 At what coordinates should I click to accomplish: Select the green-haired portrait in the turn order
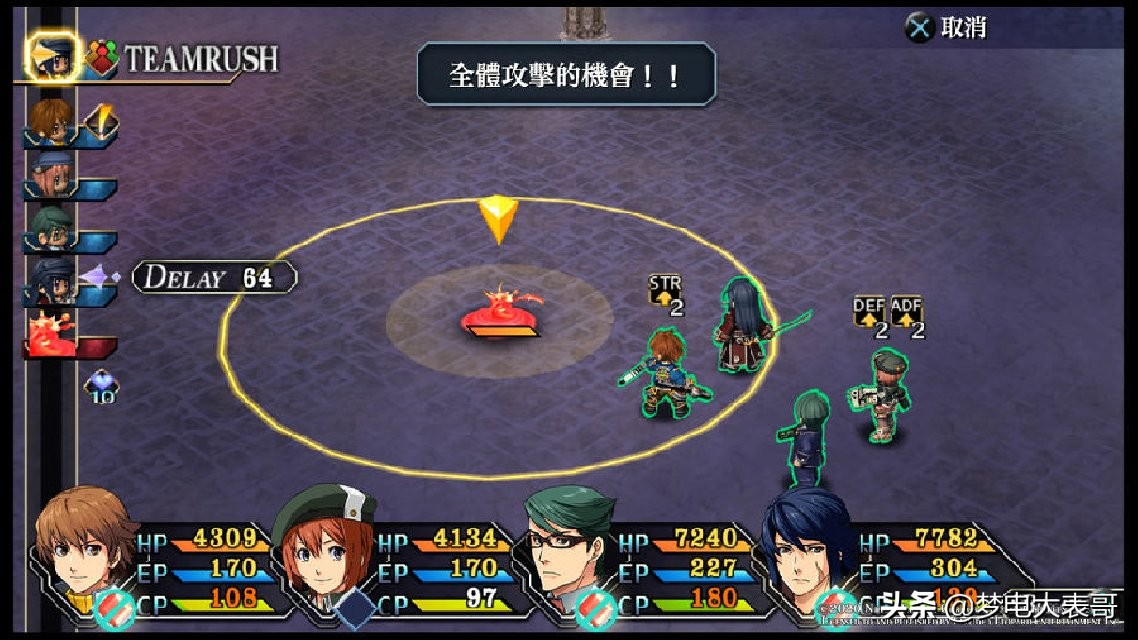(50, 230)
